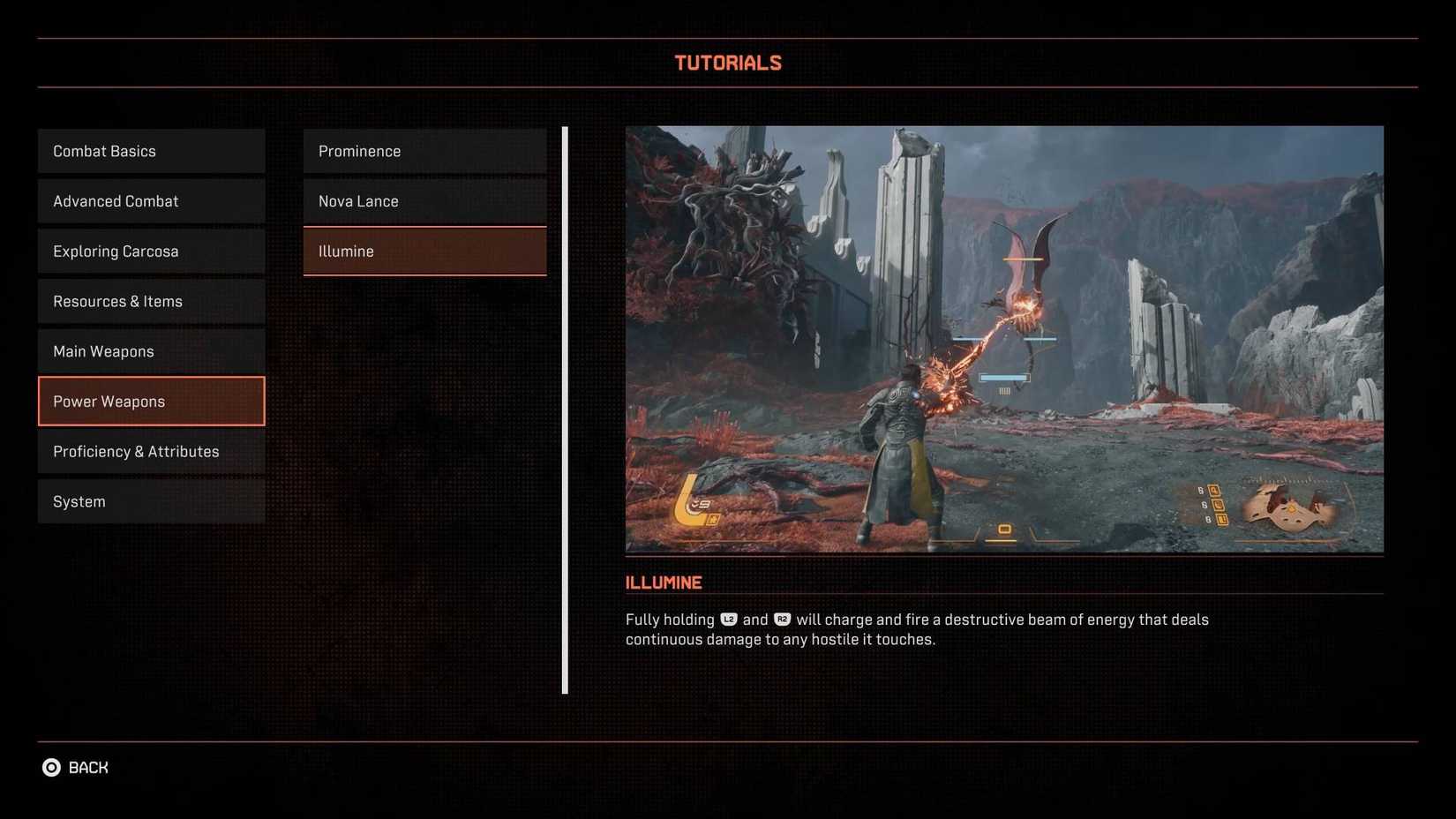Open the Advanced Combat section
The height and width of the screenshot is (819, 1456).
point(150,200)
